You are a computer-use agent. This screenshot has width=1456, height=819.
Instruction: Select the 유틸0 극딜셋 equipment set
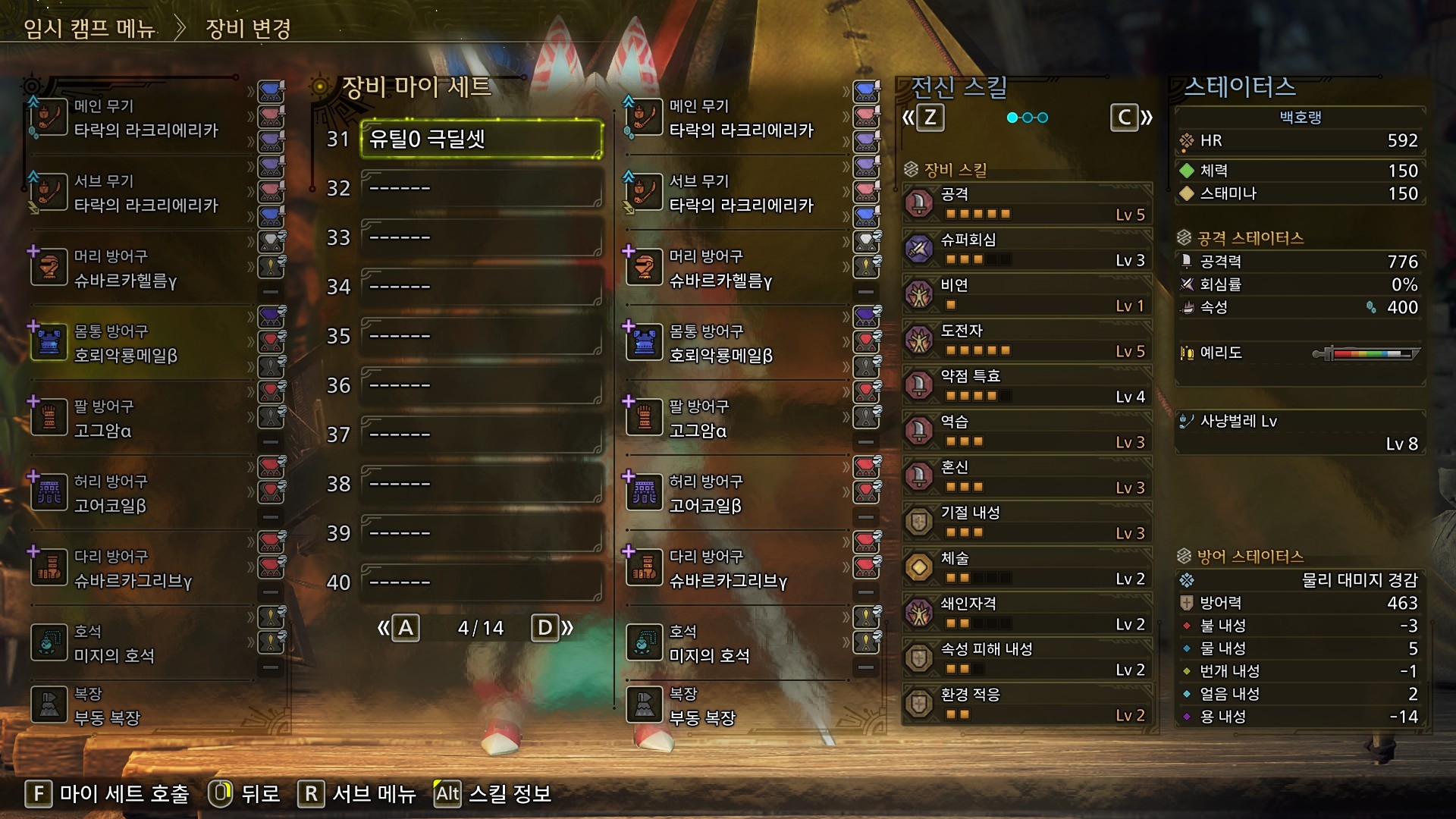click(481, 139)
